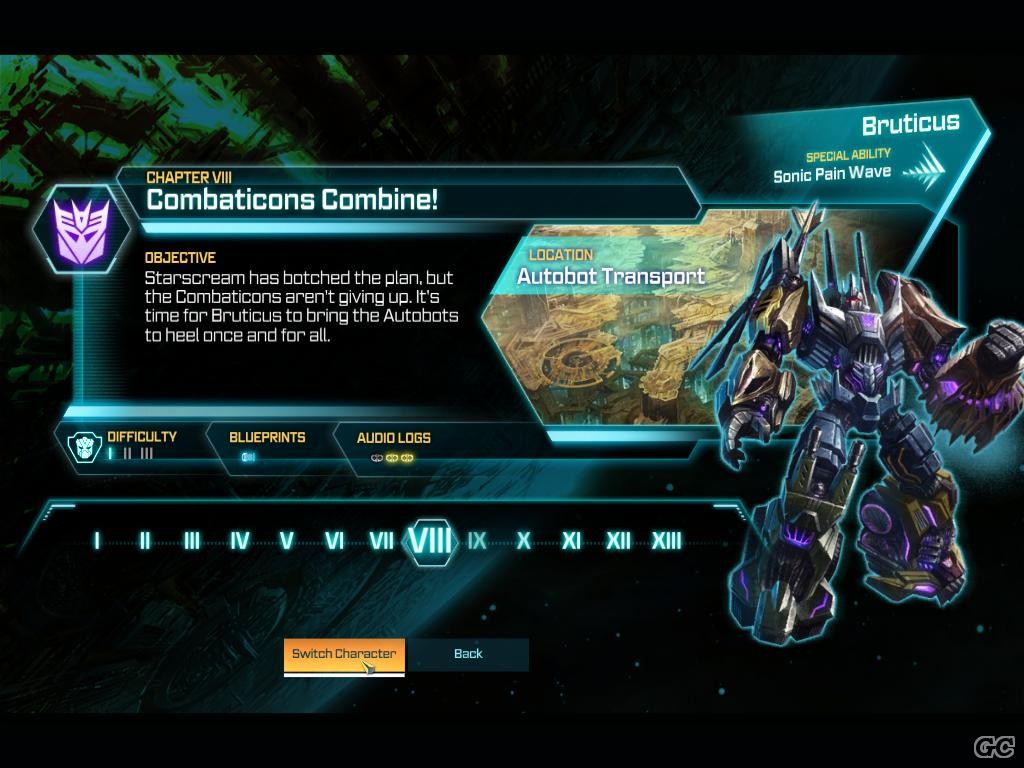Select chapter VII
Screen dimensions: 1024x768
point(381,541)
